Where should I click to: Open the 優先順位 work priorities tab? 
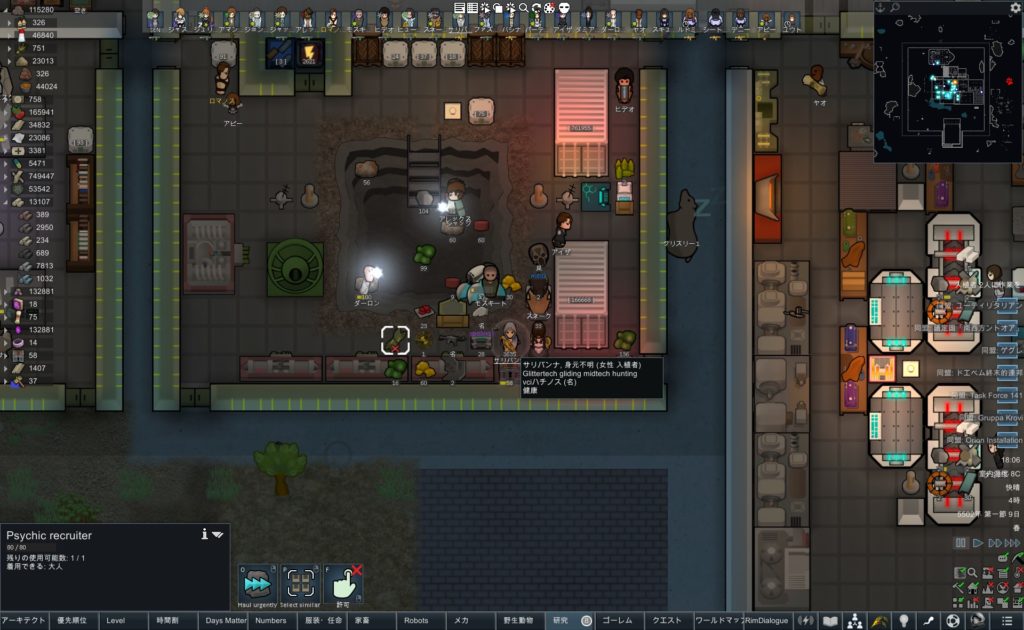coord(73,621)
